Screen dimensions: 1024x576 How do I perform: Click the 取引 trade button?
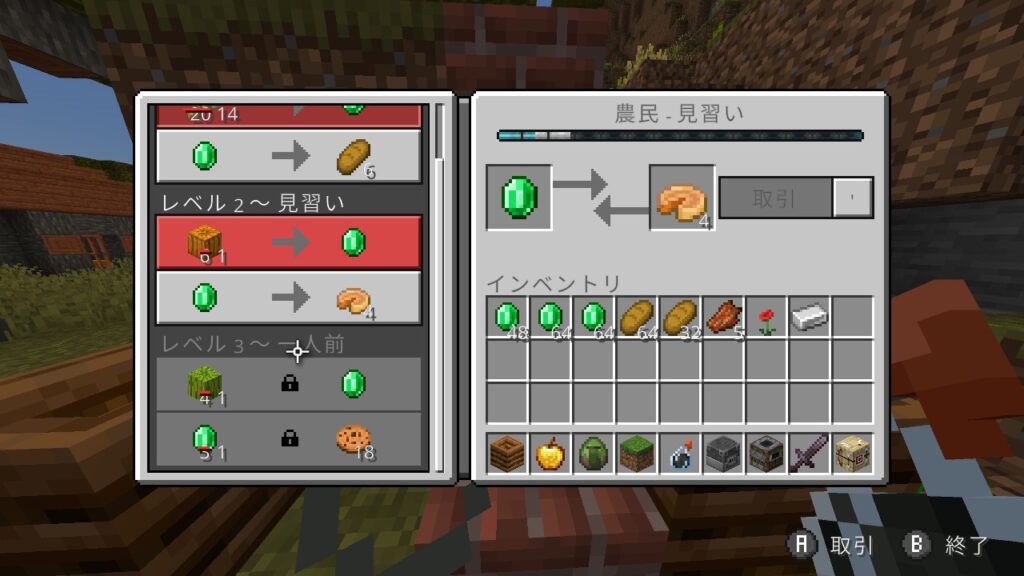coord(775,197)
